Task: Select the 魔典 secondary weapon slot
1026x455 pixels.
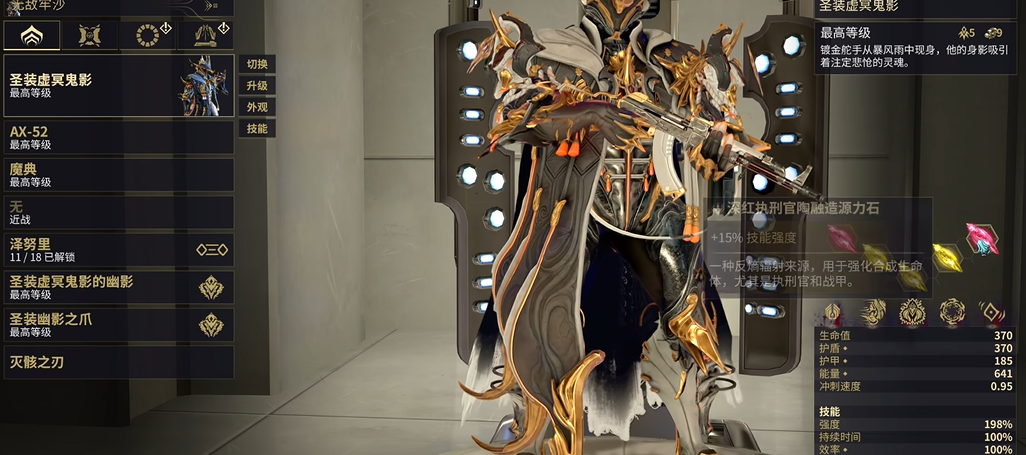Action: [x=118, y=175]
